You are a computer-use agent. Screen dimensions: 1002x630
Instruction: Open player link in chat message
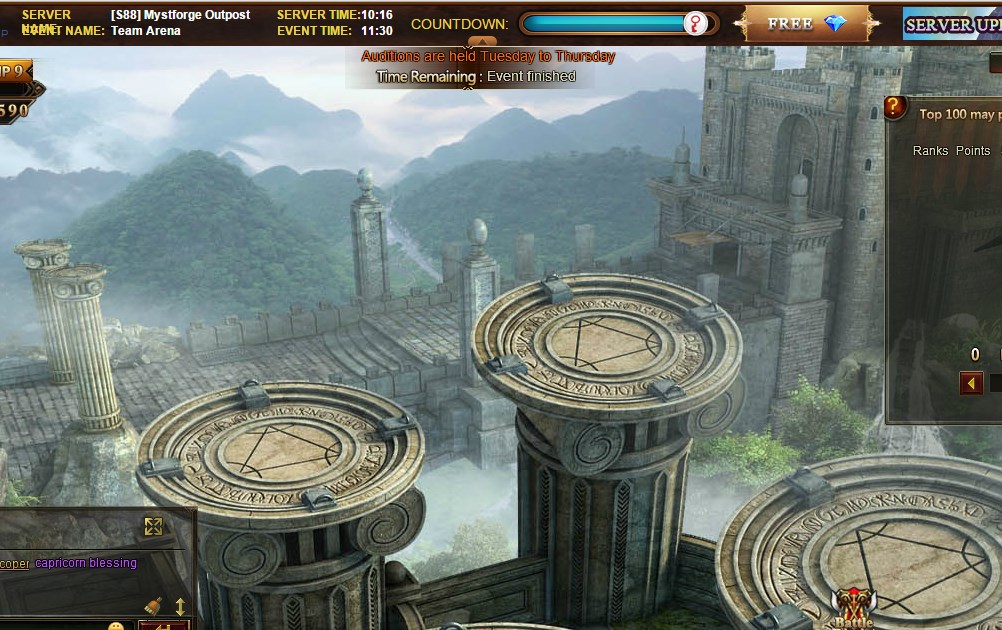point(14,563)
